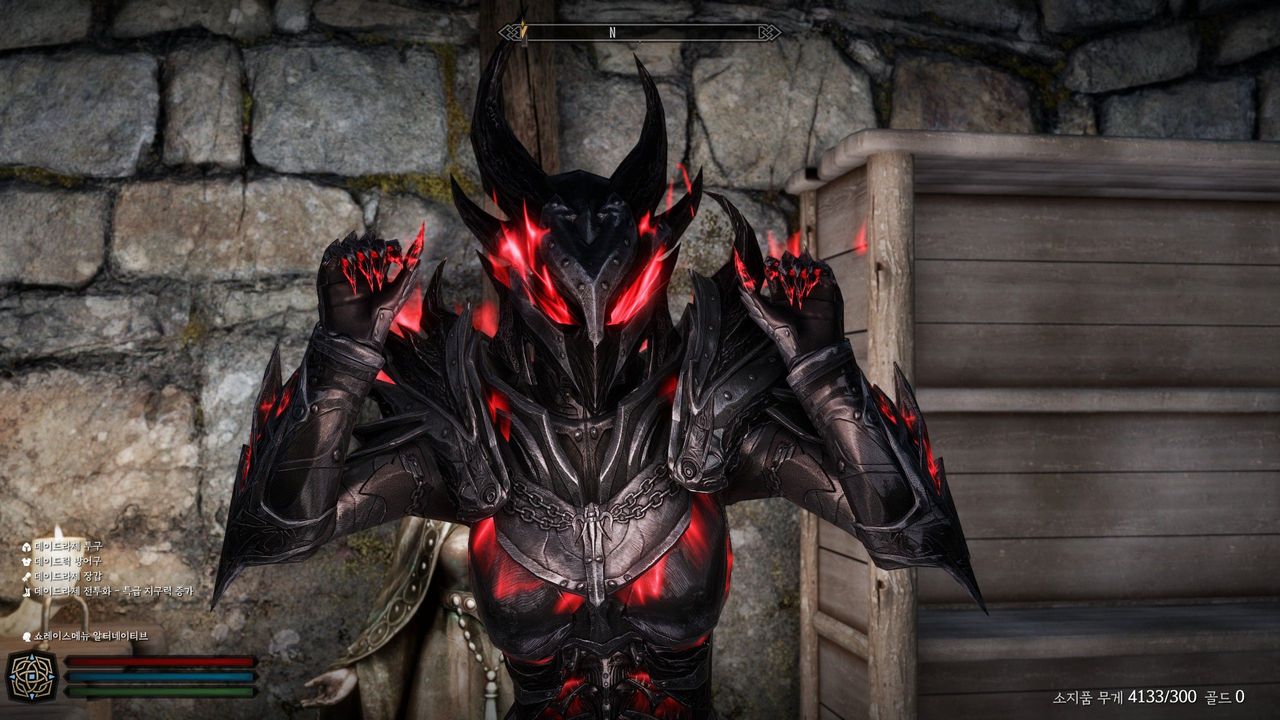1280x720 pixels.
Task: Click the knot emblem icon beside the status bars
Action: (30, 676)
